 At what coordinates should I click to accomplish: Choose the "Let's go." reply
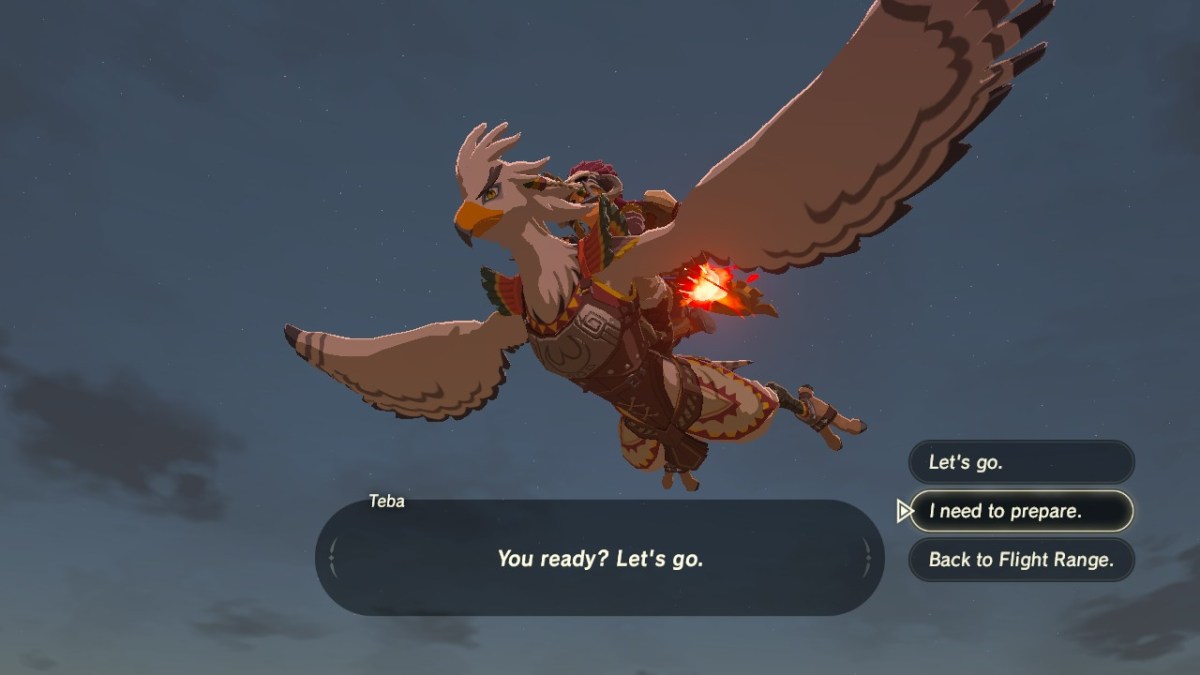click(1021, 462)
